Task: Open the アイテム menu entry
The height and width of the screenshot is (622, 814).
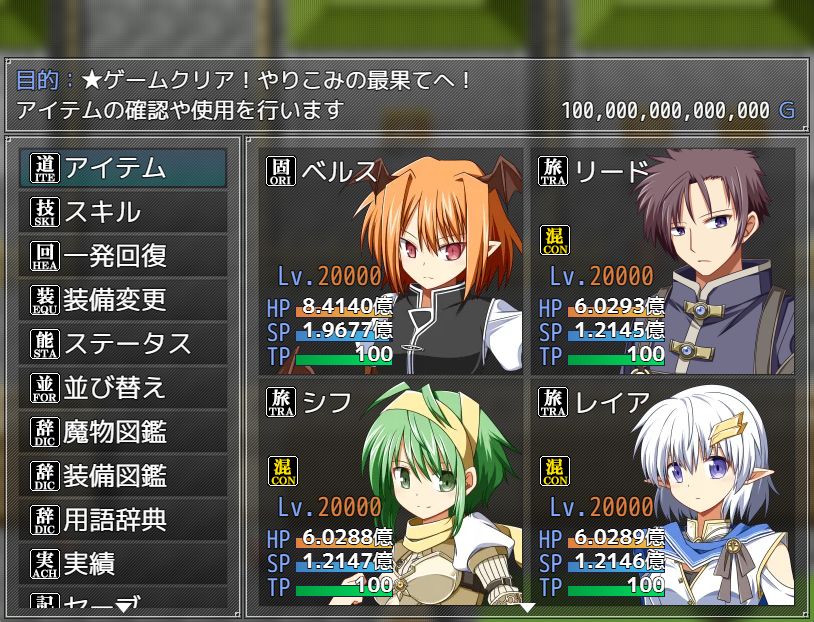Action: pyautogui.click(x=123, y=168)
